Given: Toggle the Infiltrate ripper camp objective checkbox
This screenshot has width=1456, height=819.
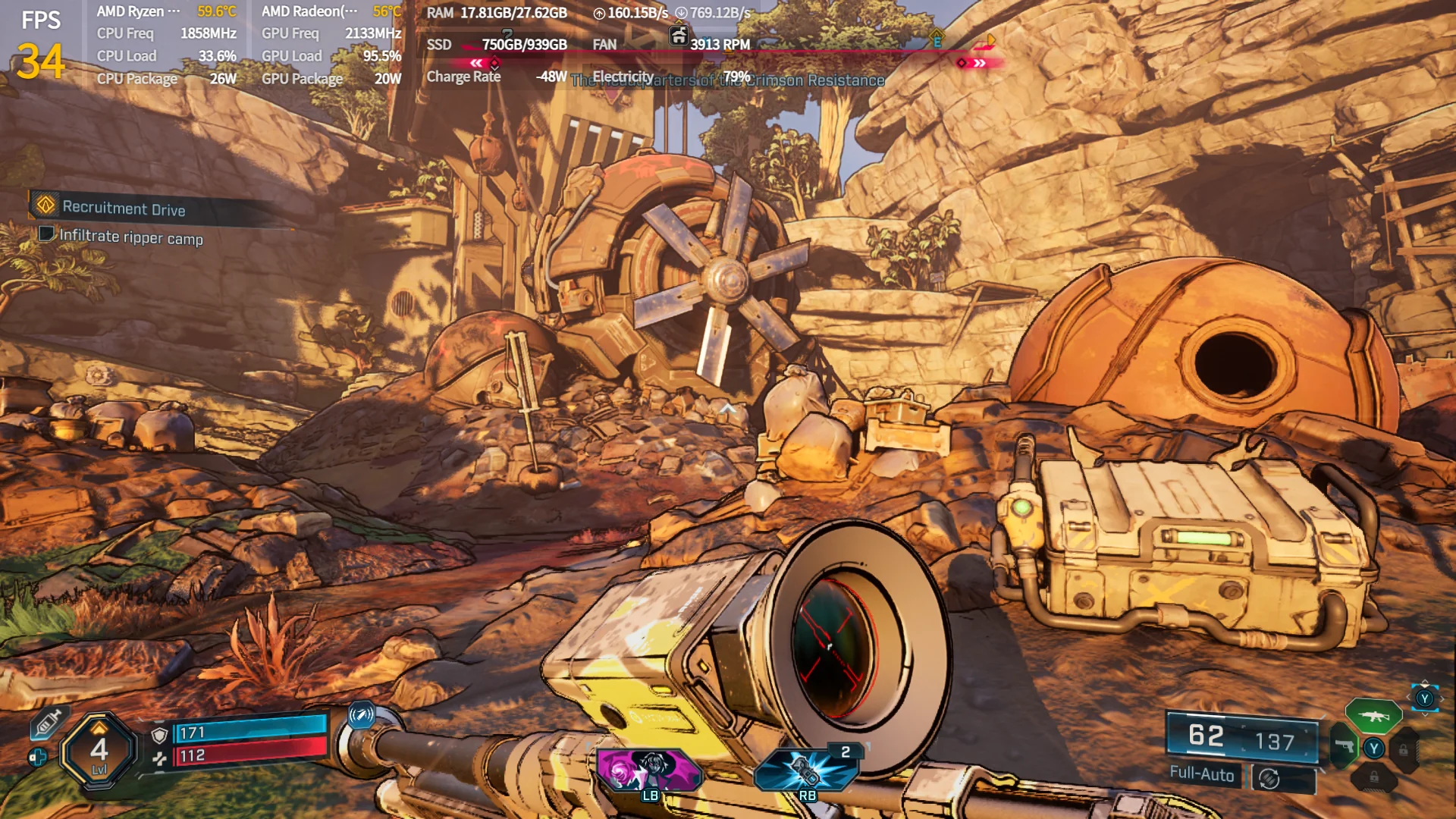Looking at the screenshot, I should tap(45, 233).
